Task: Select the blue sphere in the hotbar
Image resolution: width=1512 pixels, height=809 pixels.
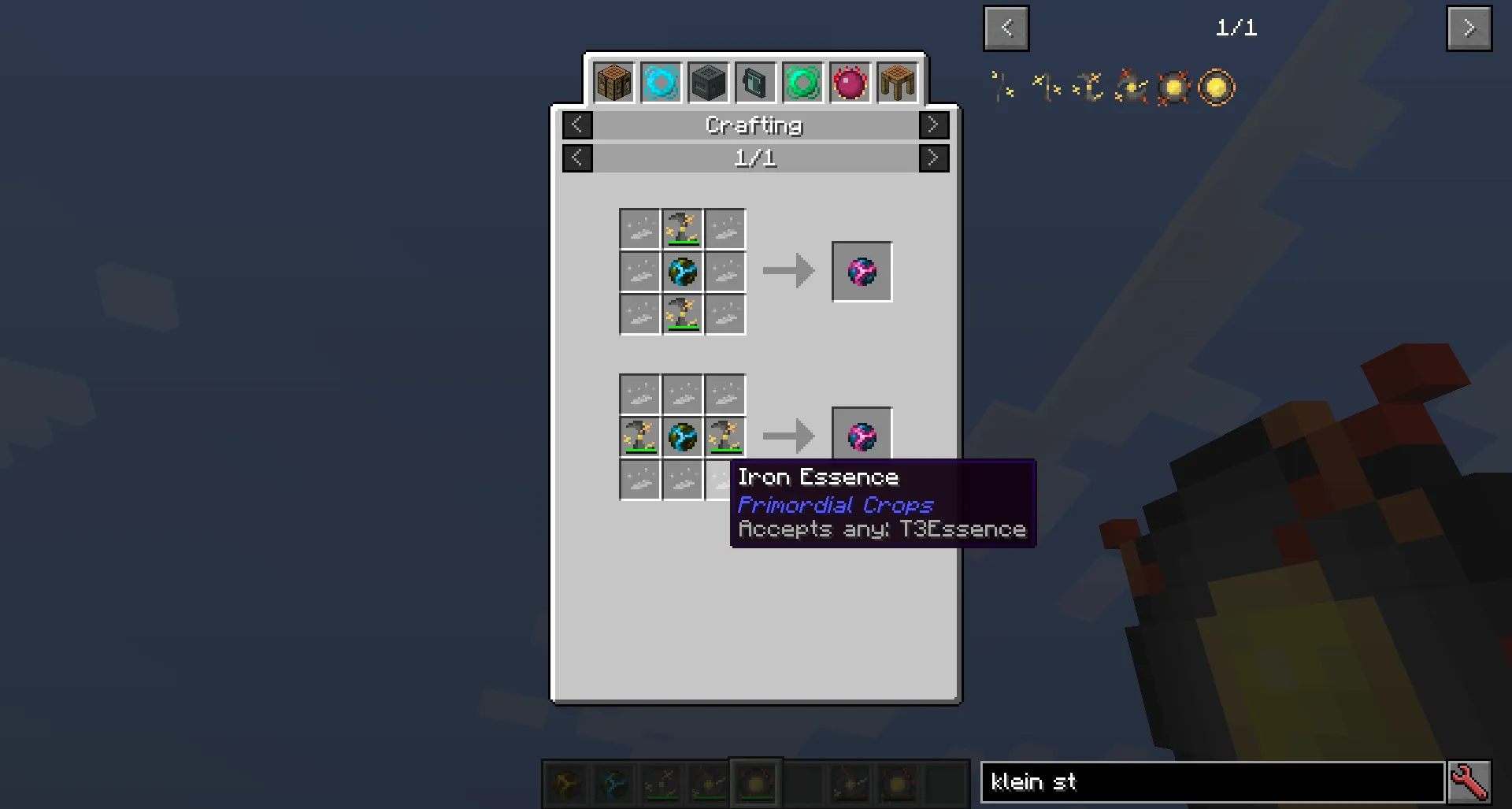Action: [x=613, y=784]
